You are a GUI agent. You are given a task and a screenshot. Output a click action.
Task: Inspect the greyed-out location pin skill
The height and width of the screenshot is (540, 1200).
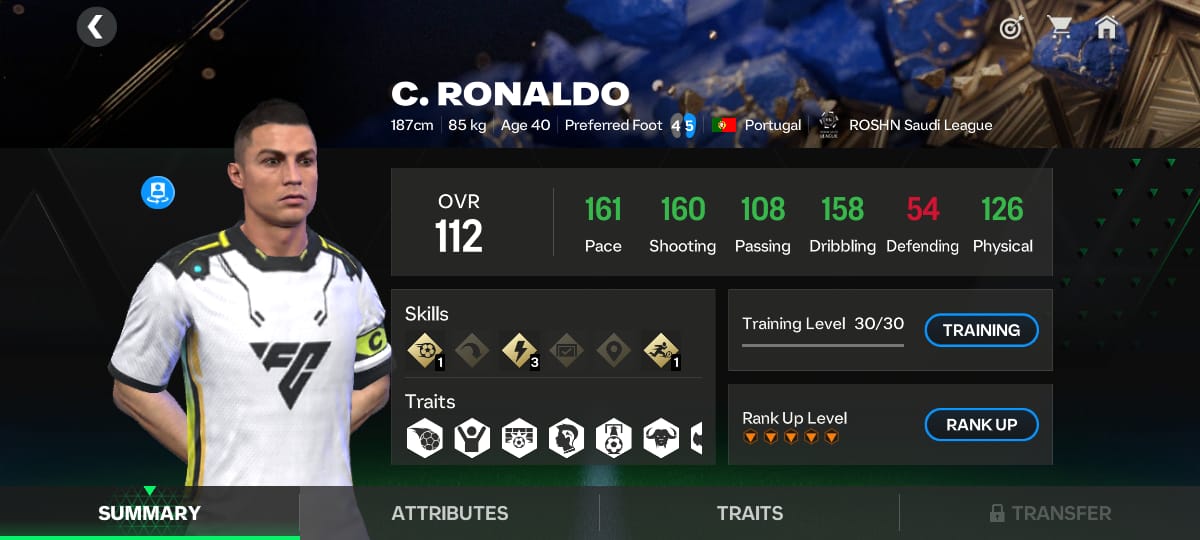[613, 350]
